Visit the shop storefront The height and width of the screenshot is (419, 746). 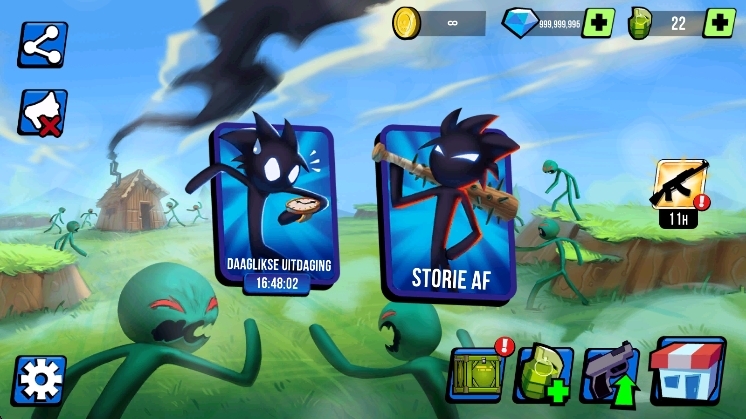pos(687,369)
